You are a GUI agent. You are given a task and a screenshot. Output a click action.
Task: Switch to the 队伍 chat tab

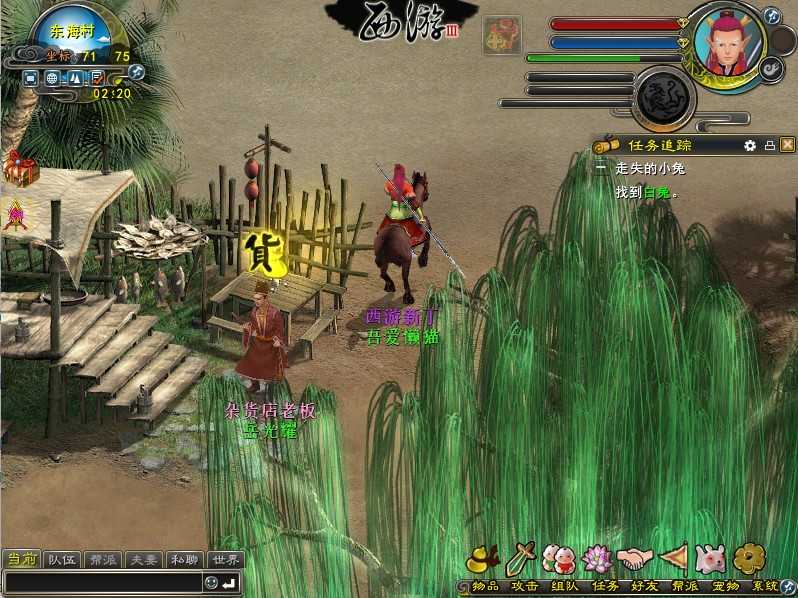pyautogui.click(x=63, y=560)
